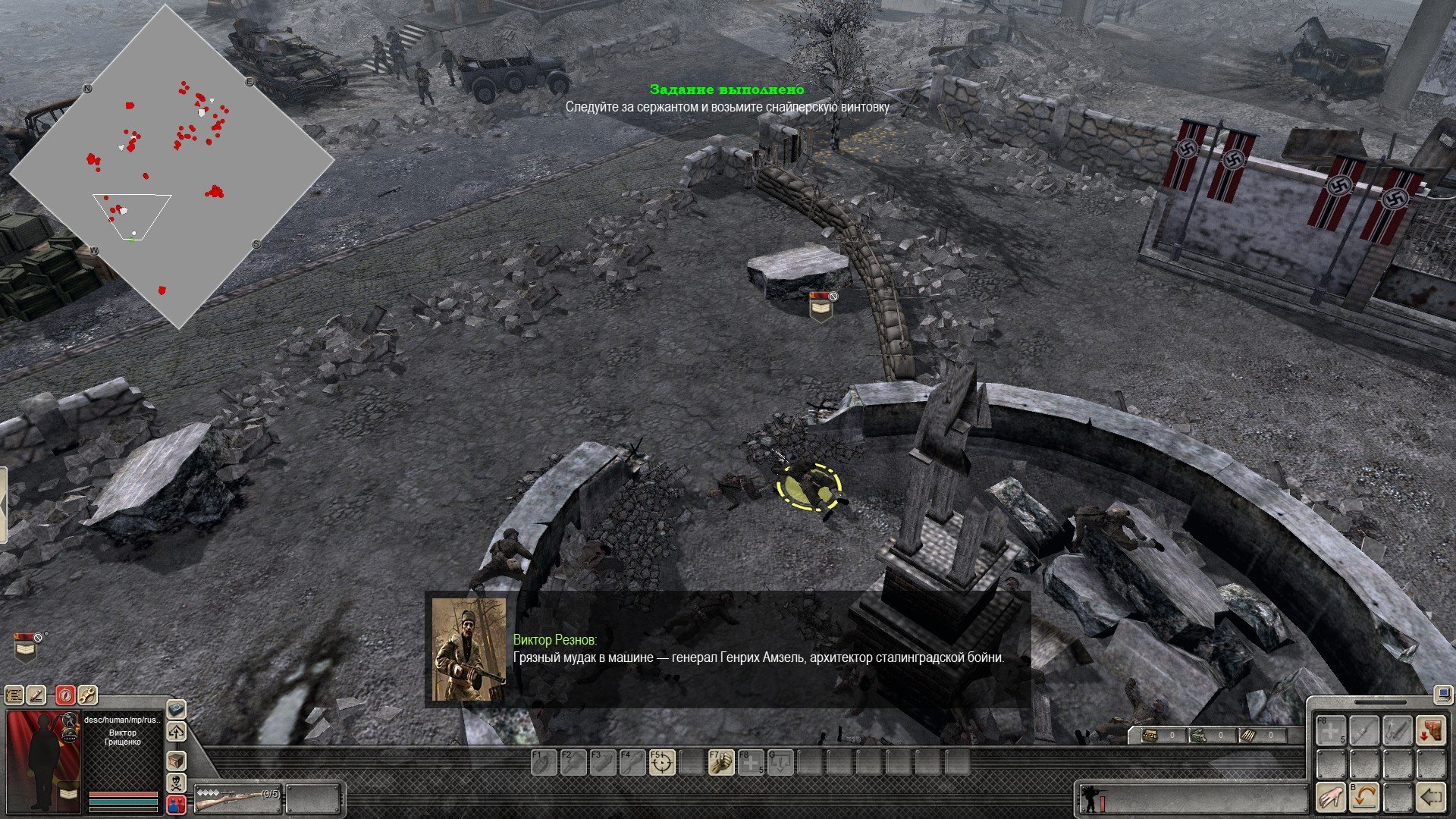Activate the F5 crosshair aim ability
This screenshot has width=1456, height=819.
click(x=662, y=762)
